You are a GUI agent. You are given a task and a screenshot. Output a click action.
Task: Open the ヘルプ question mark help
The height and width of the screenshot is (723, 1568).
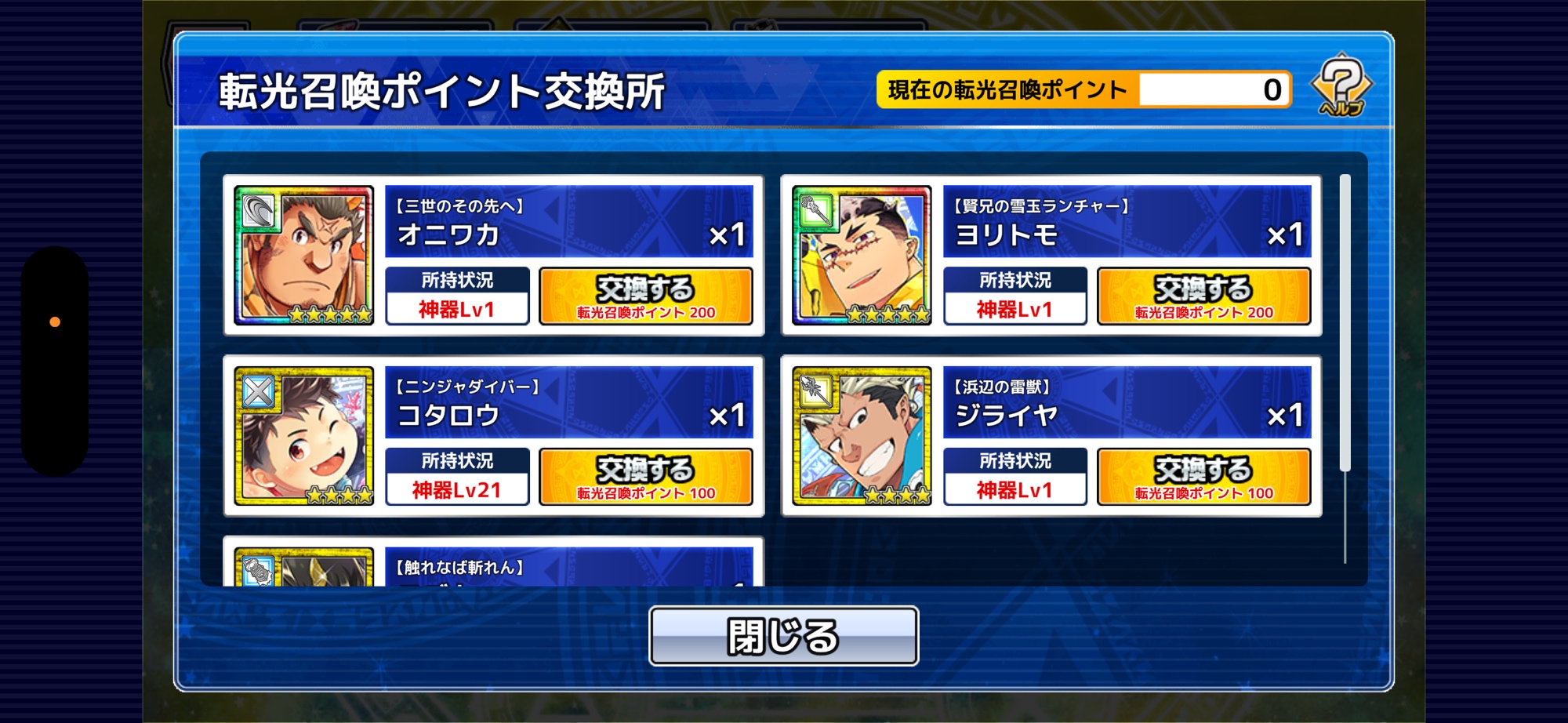pos(1341,86)
